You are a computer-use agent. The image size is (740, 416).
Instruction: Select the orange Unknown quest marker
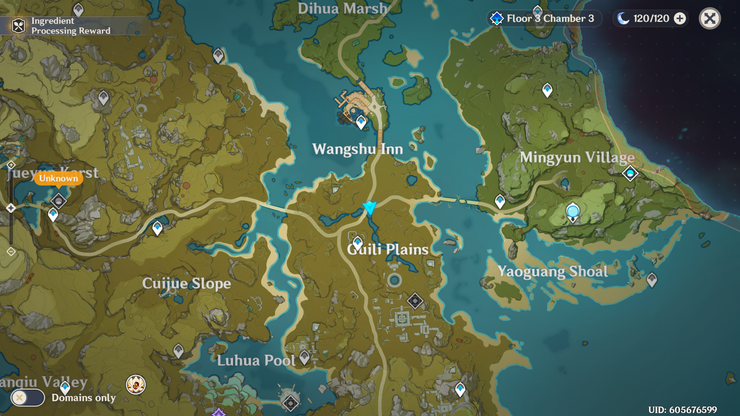[58, 178]
